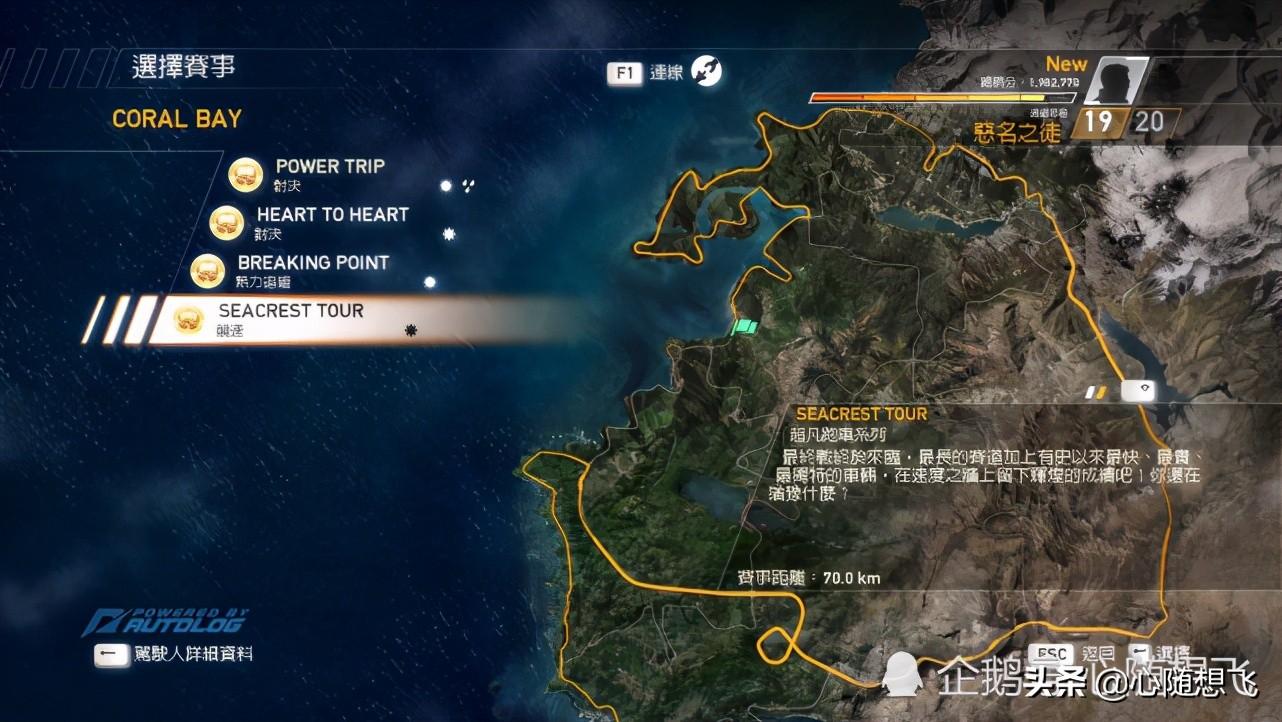Click the Autolog logo
The width and height of the screenshot is (1282, 722).
point(165,622)
